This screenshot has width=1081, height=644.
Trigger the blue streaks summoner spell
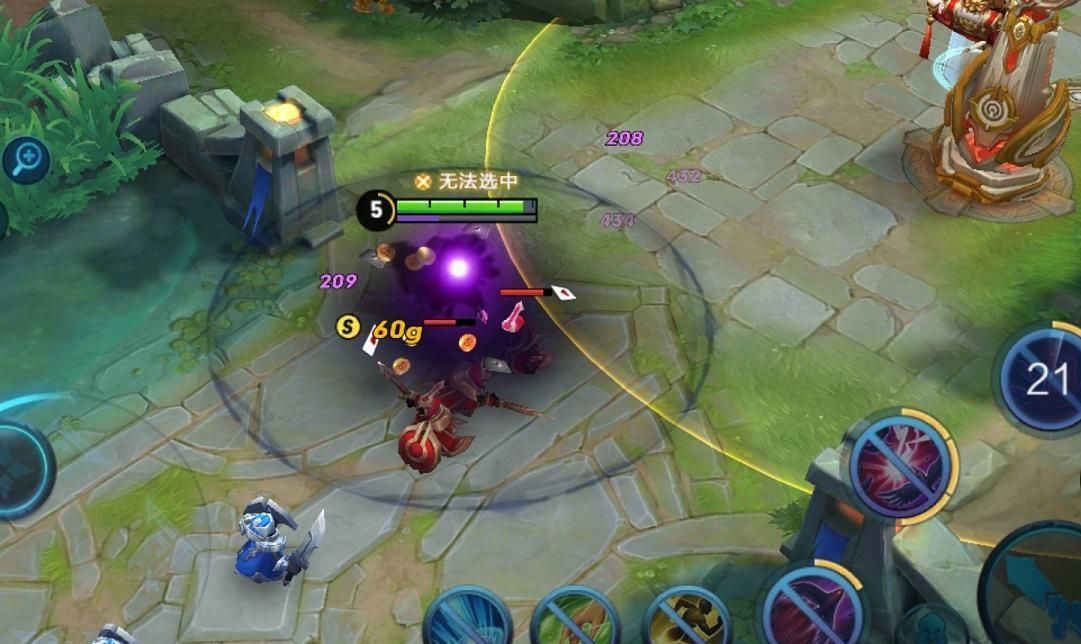tap(468, 618)
